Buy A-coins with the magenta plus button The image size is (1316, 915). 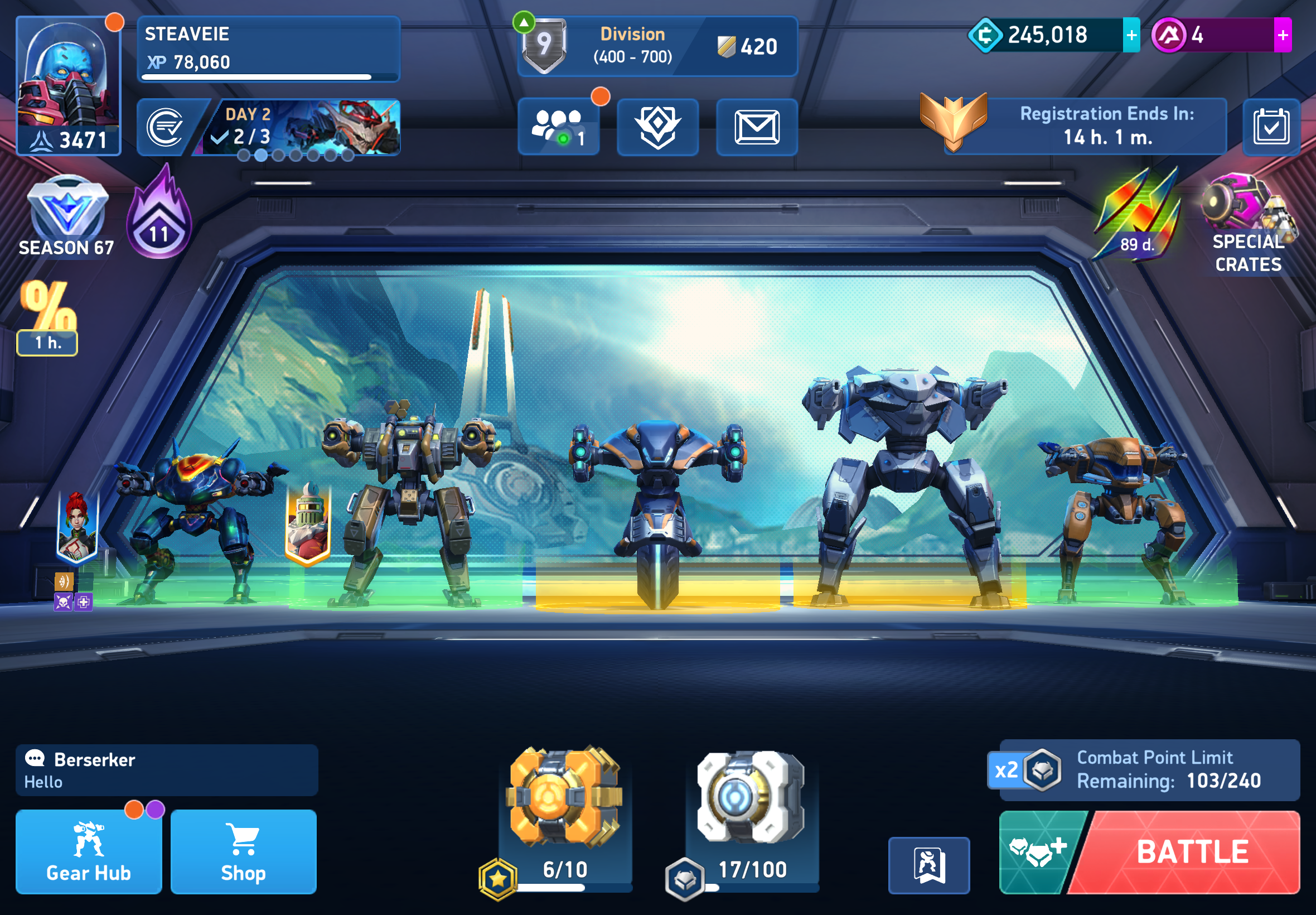click(x=1282, y=35)
